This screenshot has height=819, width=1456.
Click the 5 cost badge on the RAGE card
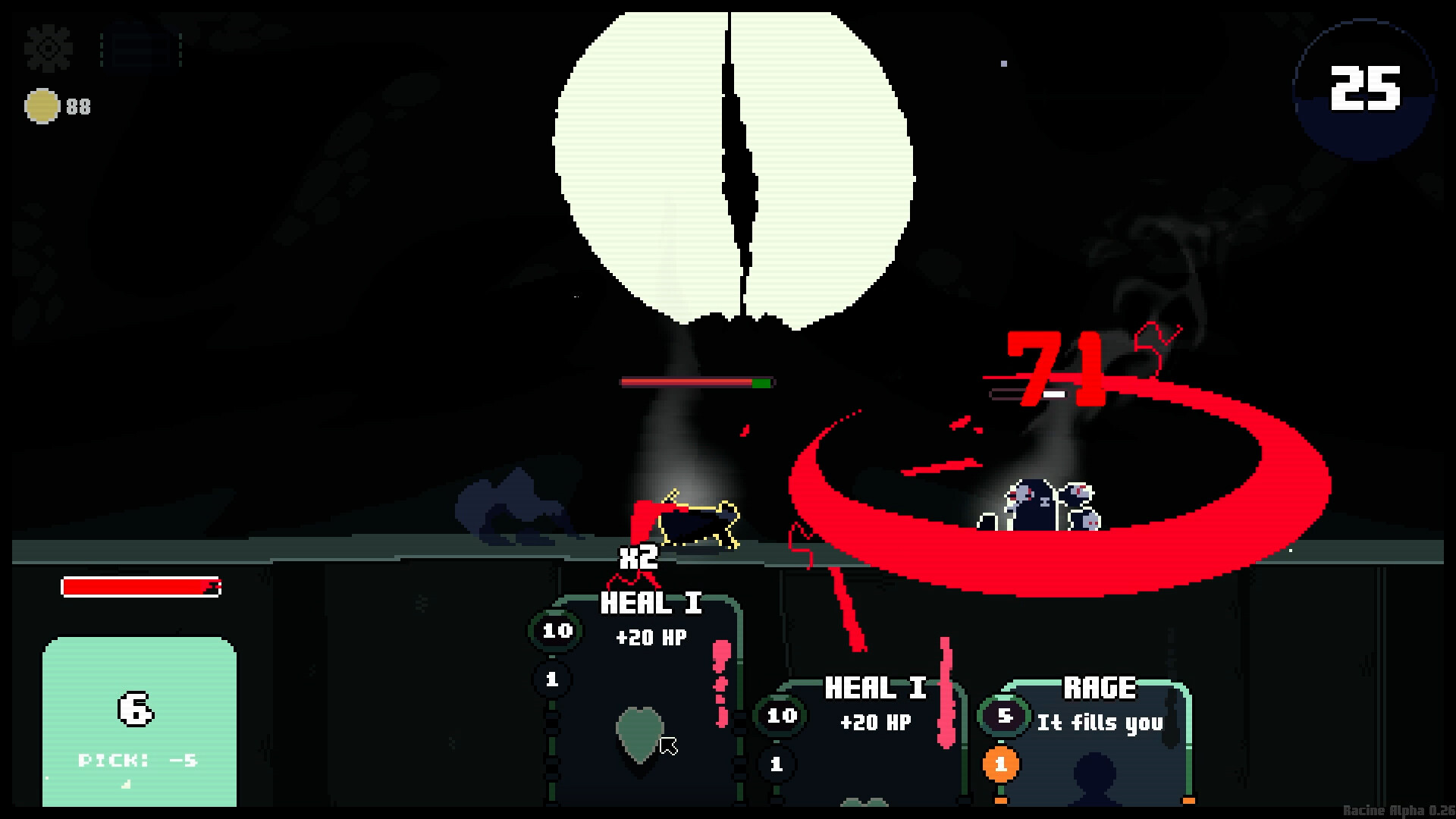point(1003,716)
